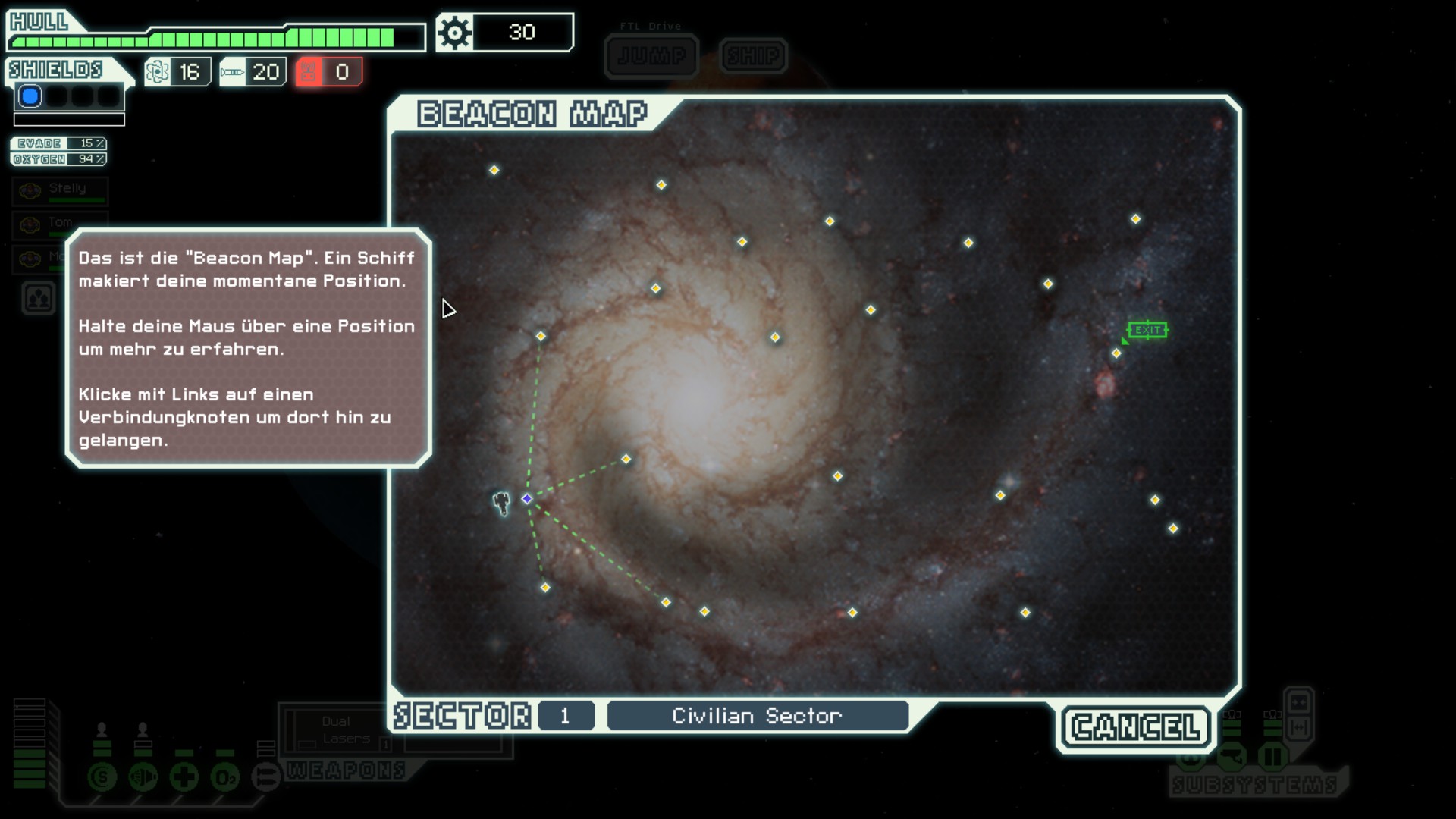
Task: Cancel and close the Beacon Map
Action: pyautogui.click(x=1135, y=727)
